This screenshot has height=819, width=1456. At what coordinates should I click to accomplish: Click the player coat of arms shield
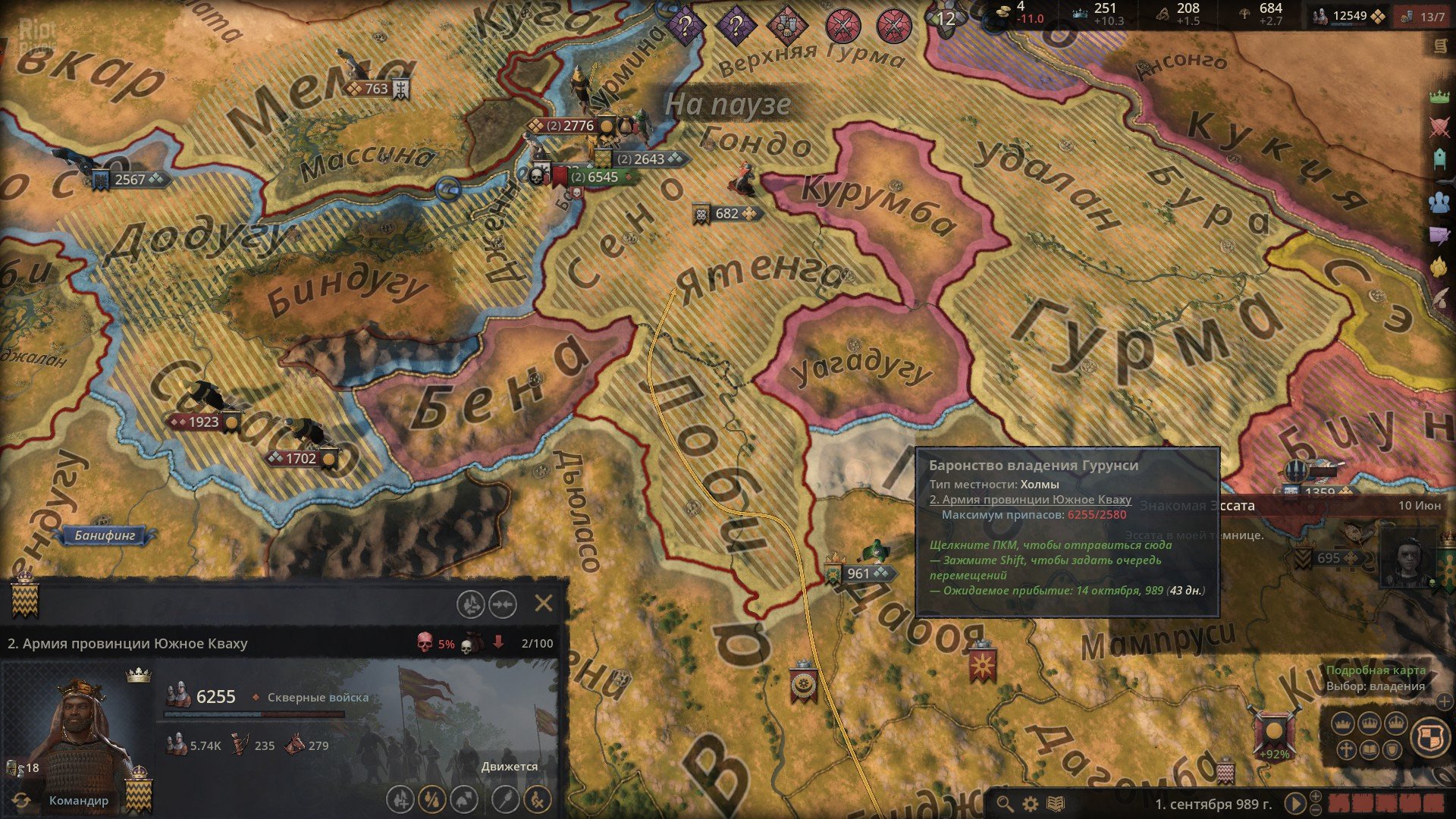click(x=1432, y=737)
